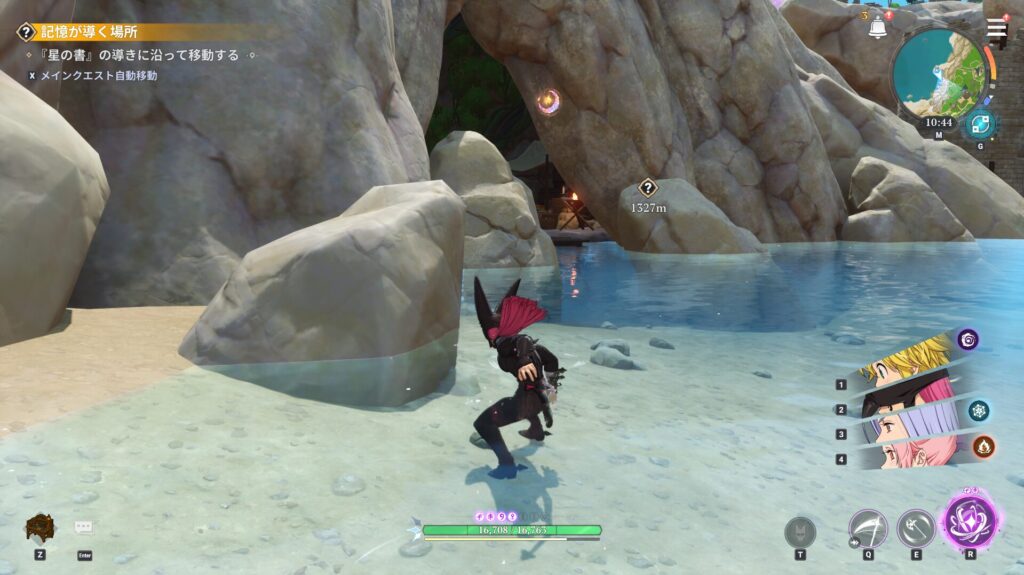Viewport: 1024px width, 575px height.
Task: Click the purple swirl element icon
Action: 967,340
